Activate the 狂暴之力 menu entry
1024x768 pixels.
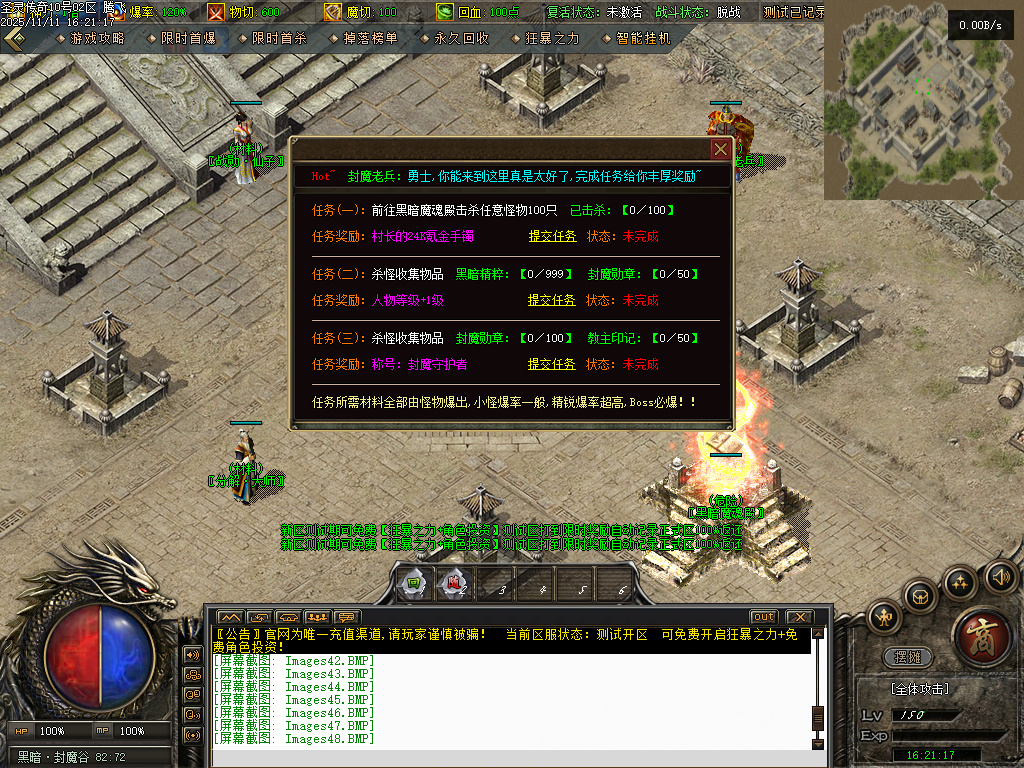pos(552,38)
